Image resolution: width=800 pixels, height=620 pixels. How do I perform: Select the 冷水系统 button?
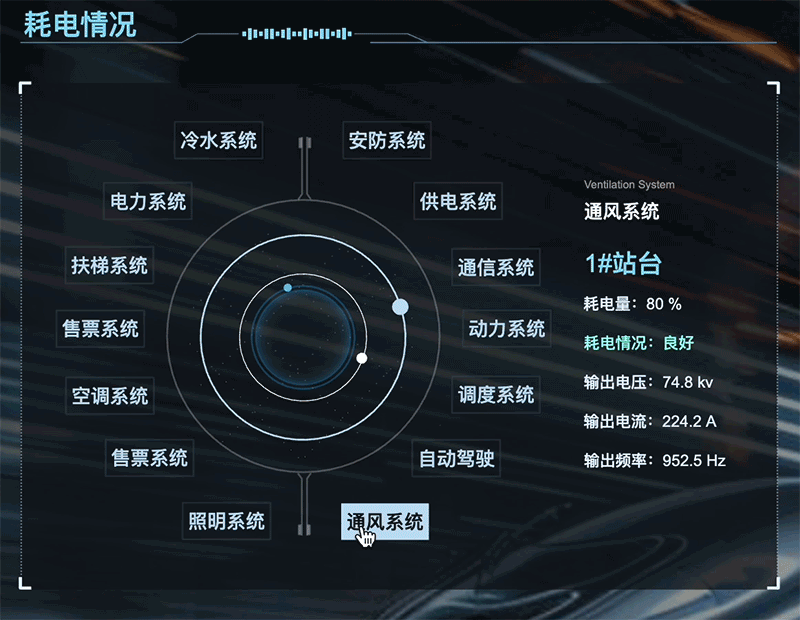(218, 140)
